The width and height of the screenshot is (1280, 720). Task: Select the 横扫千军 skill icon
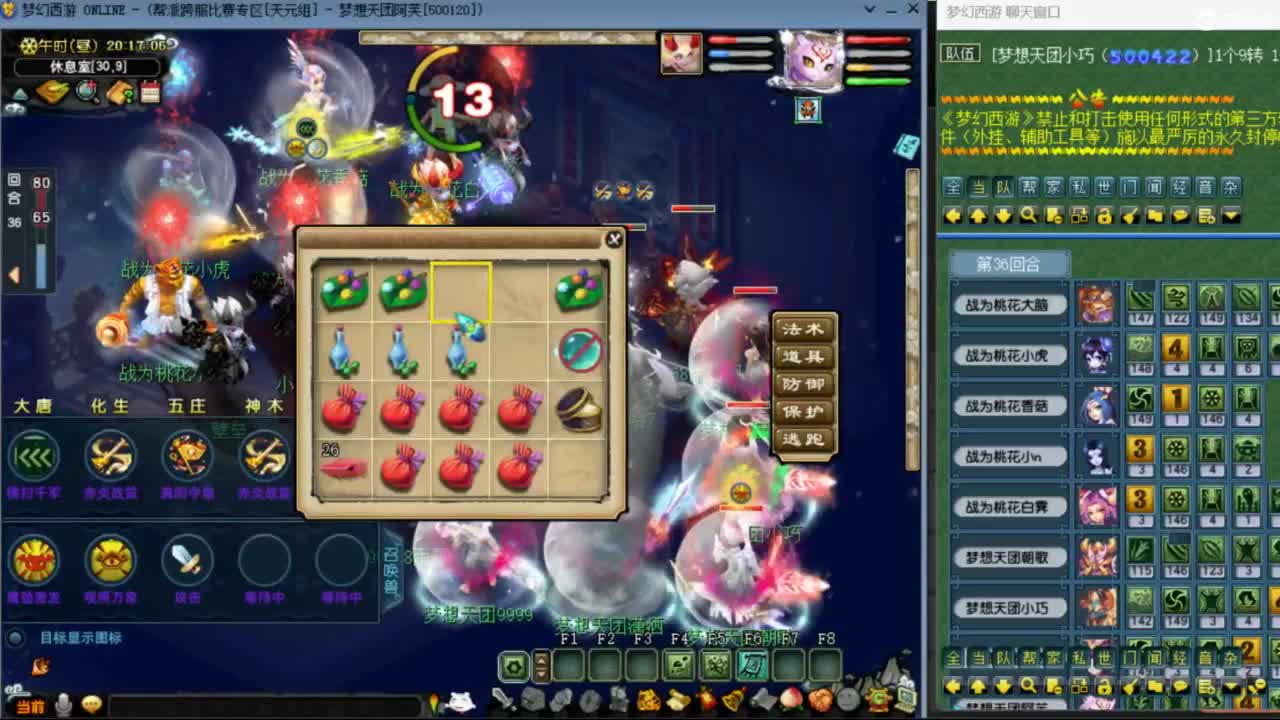(x=33, y=457)
